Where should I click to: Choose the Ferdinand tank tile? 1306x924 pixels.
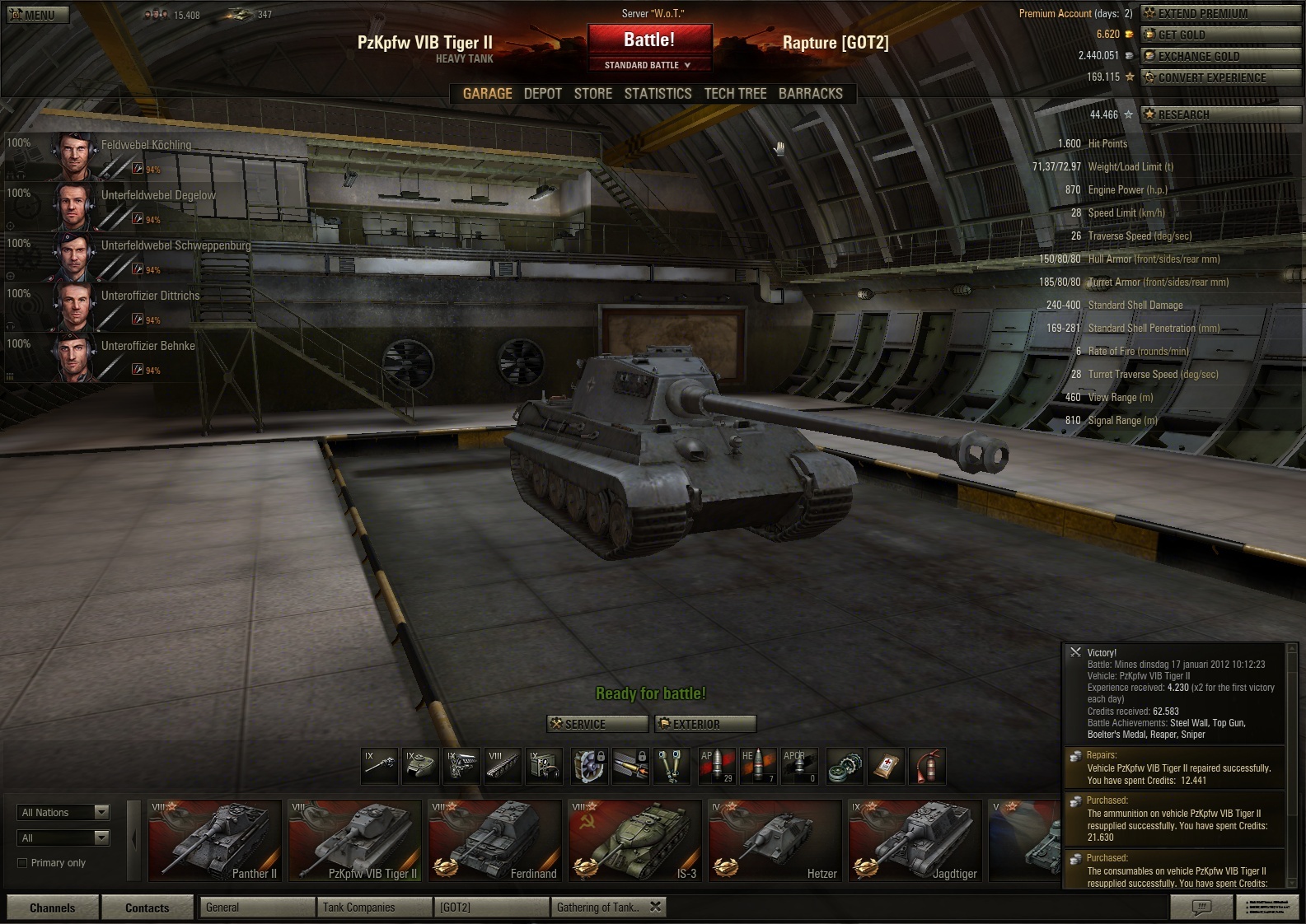point(494,841)
